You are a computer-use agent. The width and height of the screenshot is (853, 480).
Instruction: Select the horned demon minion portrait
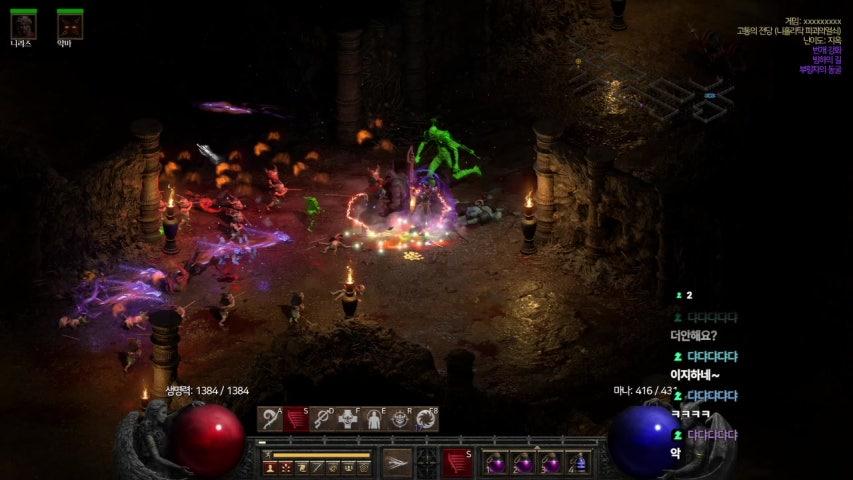(x=69, y=24)
